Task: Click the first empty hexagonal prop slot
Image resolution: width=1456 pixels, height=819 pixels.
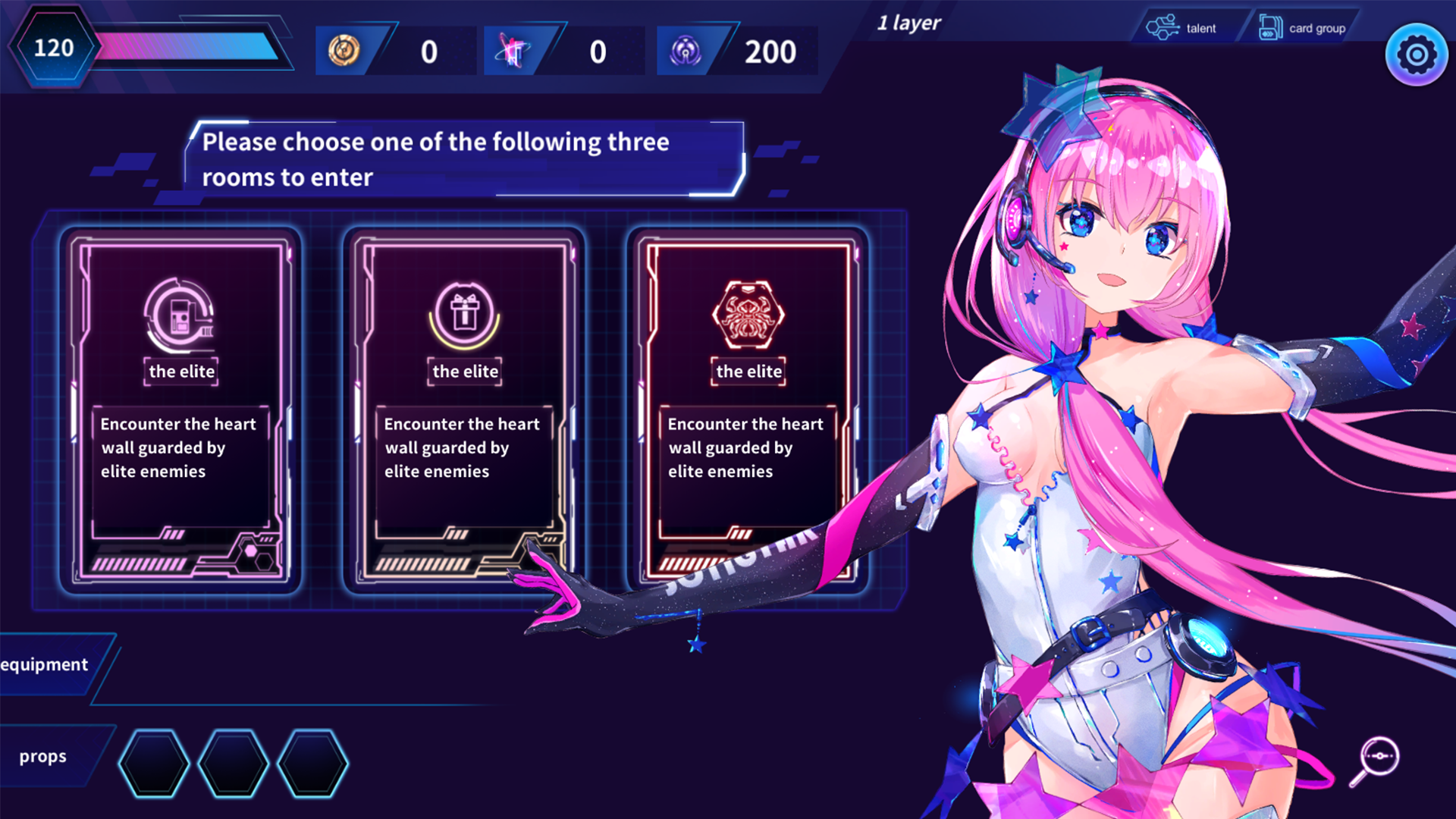Action: point(154,764)
